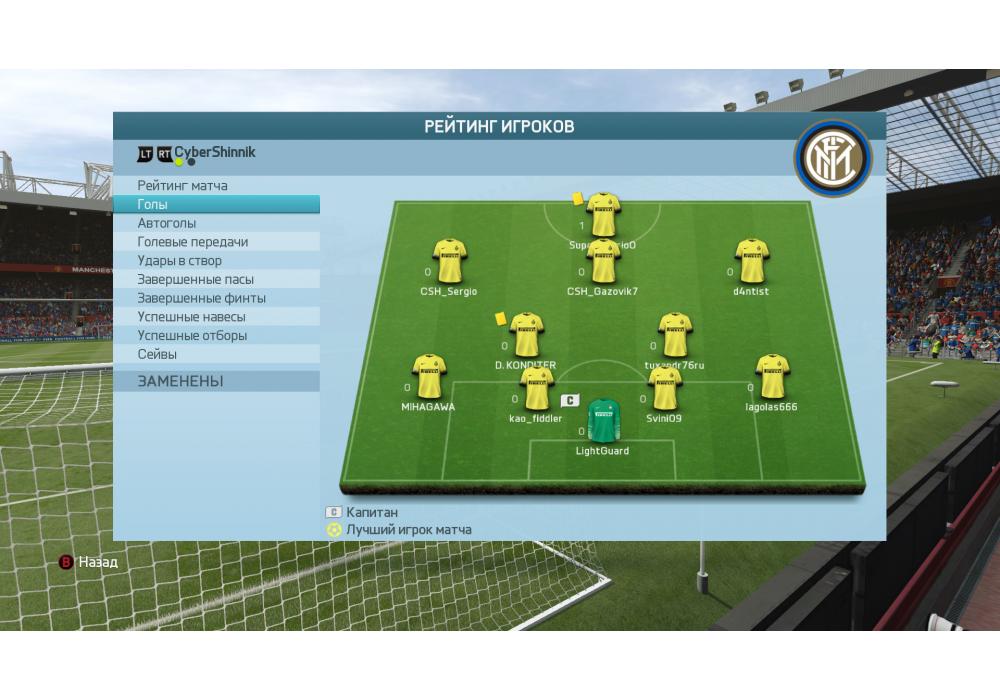Screen dimensions: 1000x700
Task: Show Завершенные пасы statistics
Action: point(196,280)
